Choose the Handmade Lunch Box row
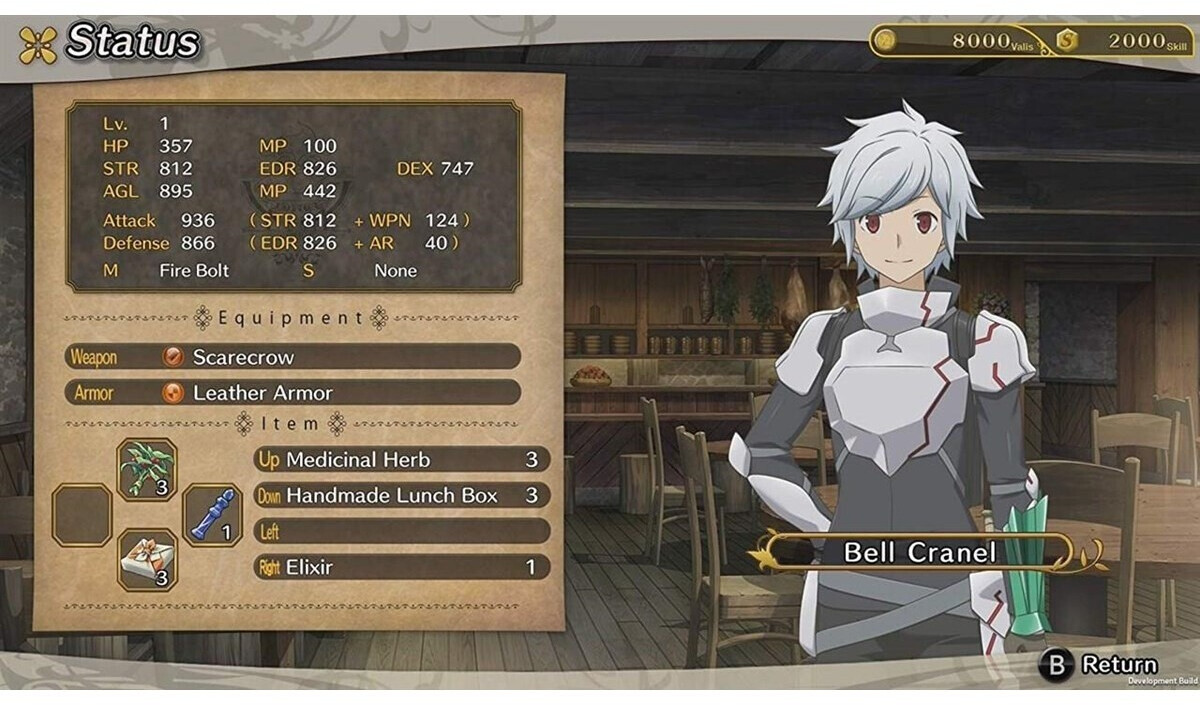1200x705 pixels. pyautogui.click(x=401, y=496)
